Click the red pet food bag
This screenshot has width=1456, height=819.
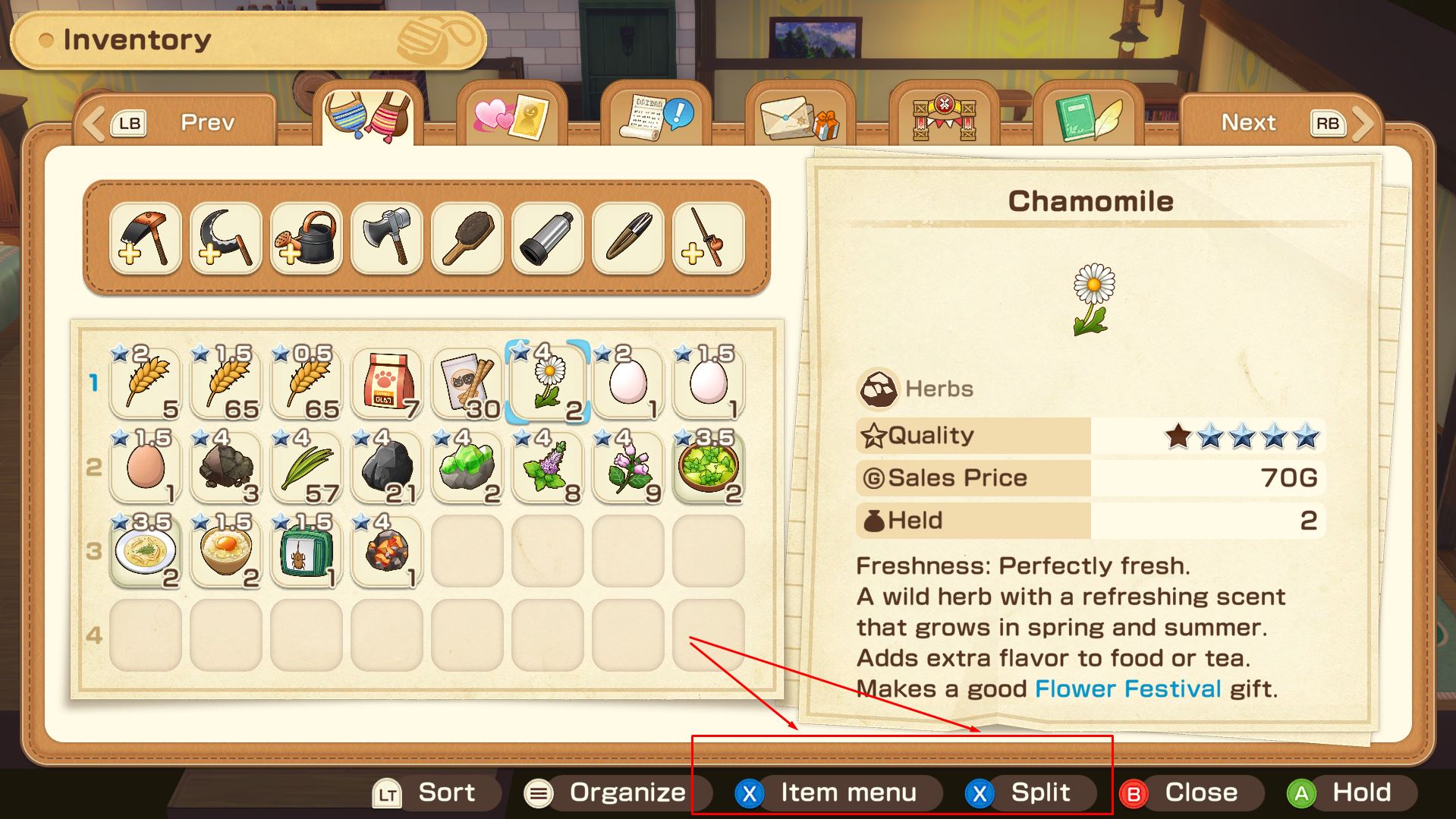click(x=386, y=383)
